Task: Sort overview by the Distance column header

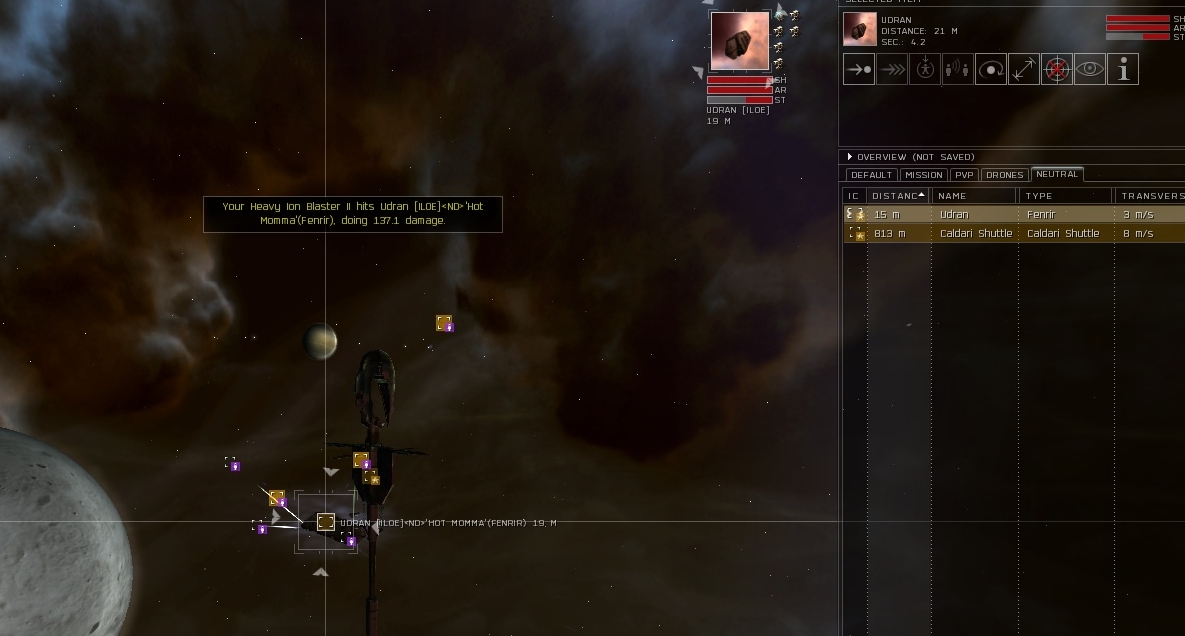Action: (897, 196)
